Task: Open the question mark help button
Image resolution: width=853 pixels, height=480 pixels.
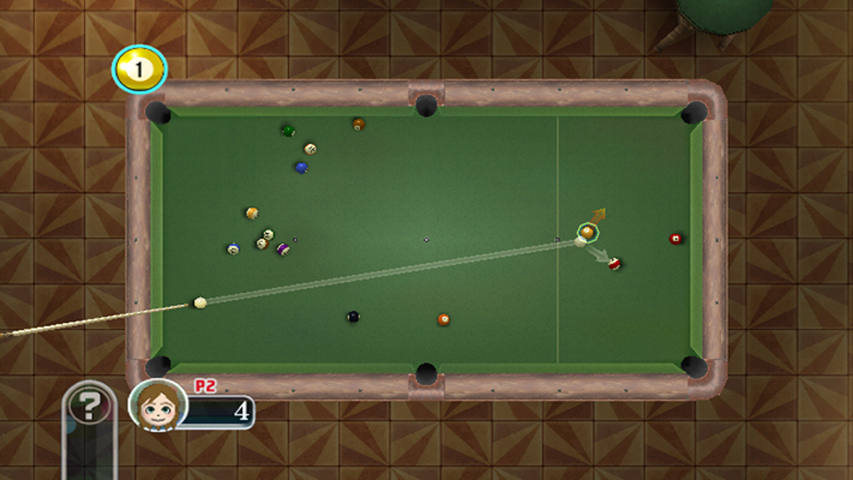Action: pyautogui.click(x=90, y=406)
